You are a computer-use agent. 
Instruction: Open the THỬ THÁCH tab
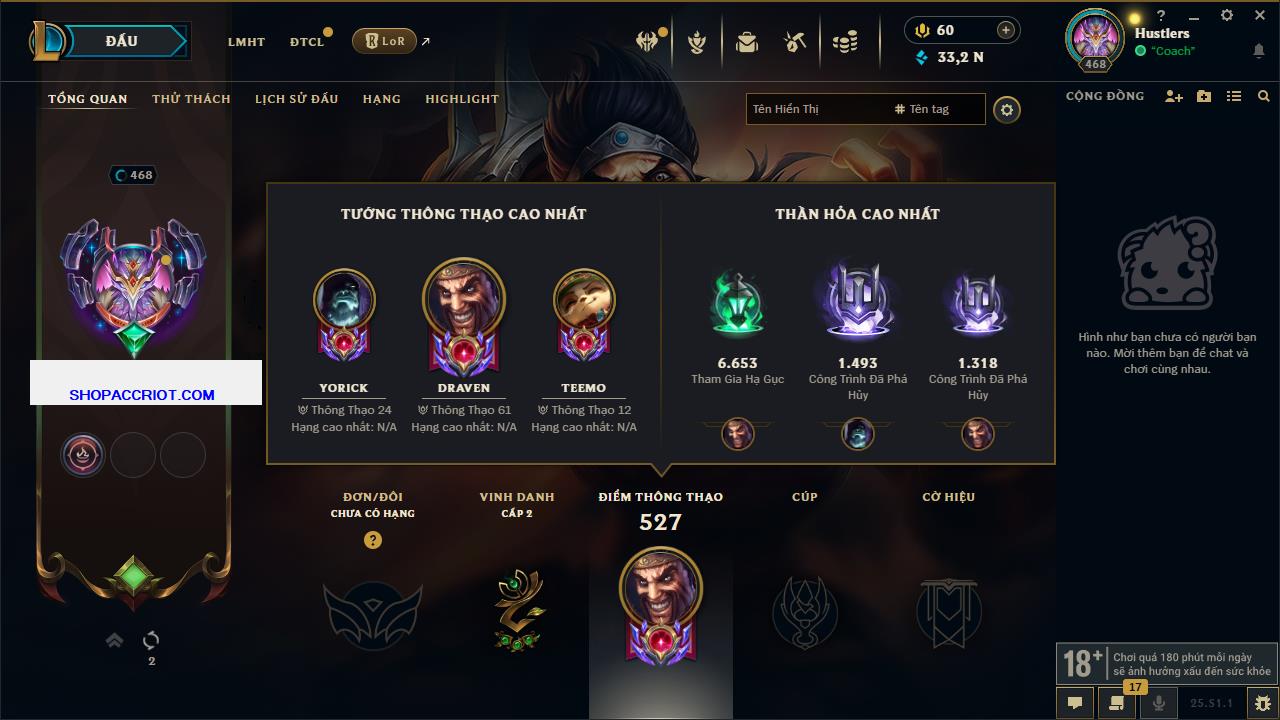click(x=191, y=99)
